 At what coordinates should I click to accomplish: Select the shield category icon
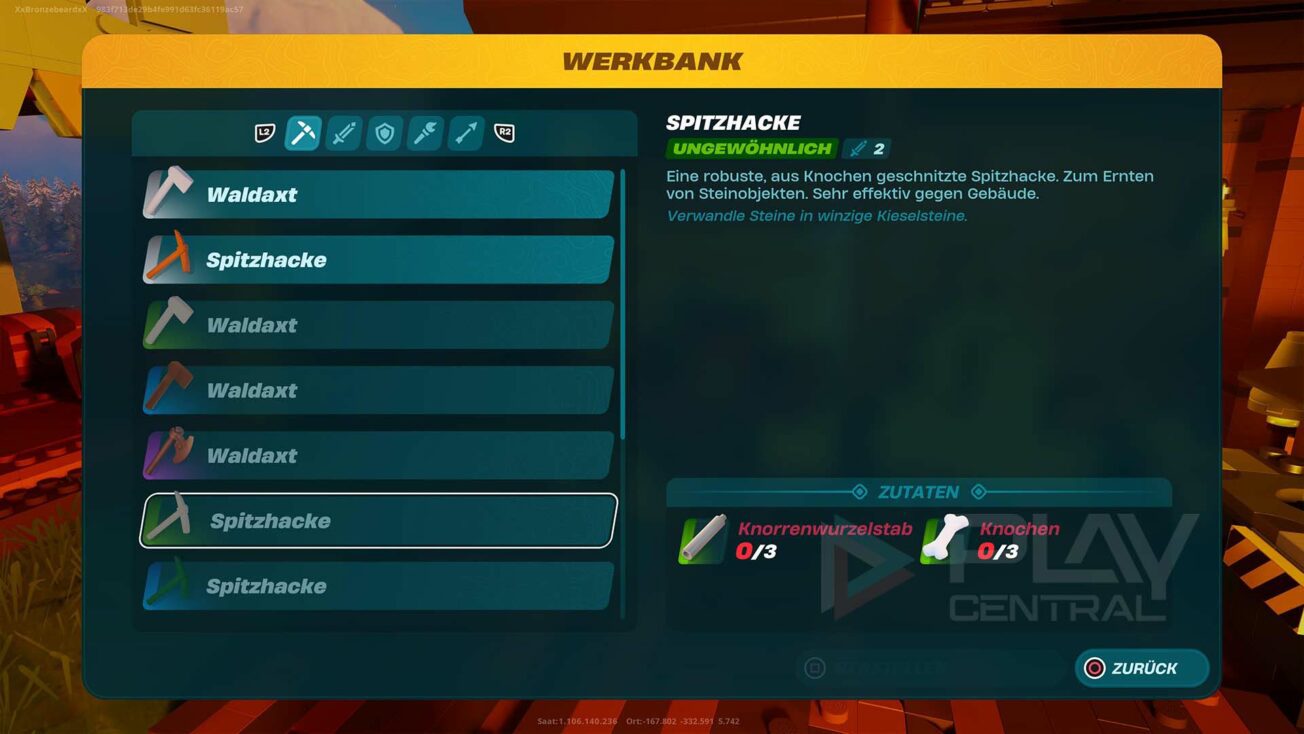pos(383,134)
